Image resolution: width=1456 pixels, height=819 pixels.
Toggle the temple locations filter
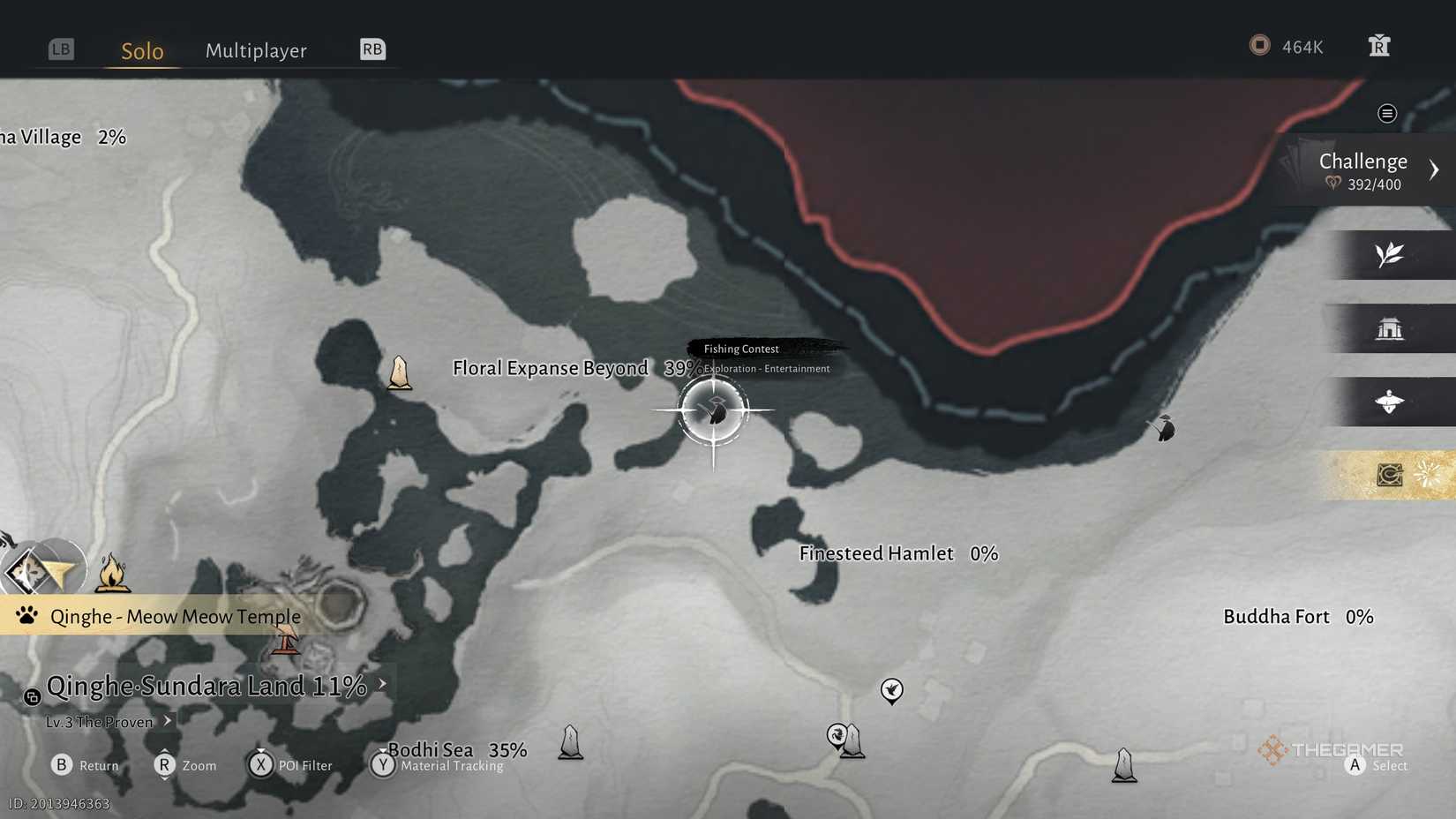[x=1392, y=327]
